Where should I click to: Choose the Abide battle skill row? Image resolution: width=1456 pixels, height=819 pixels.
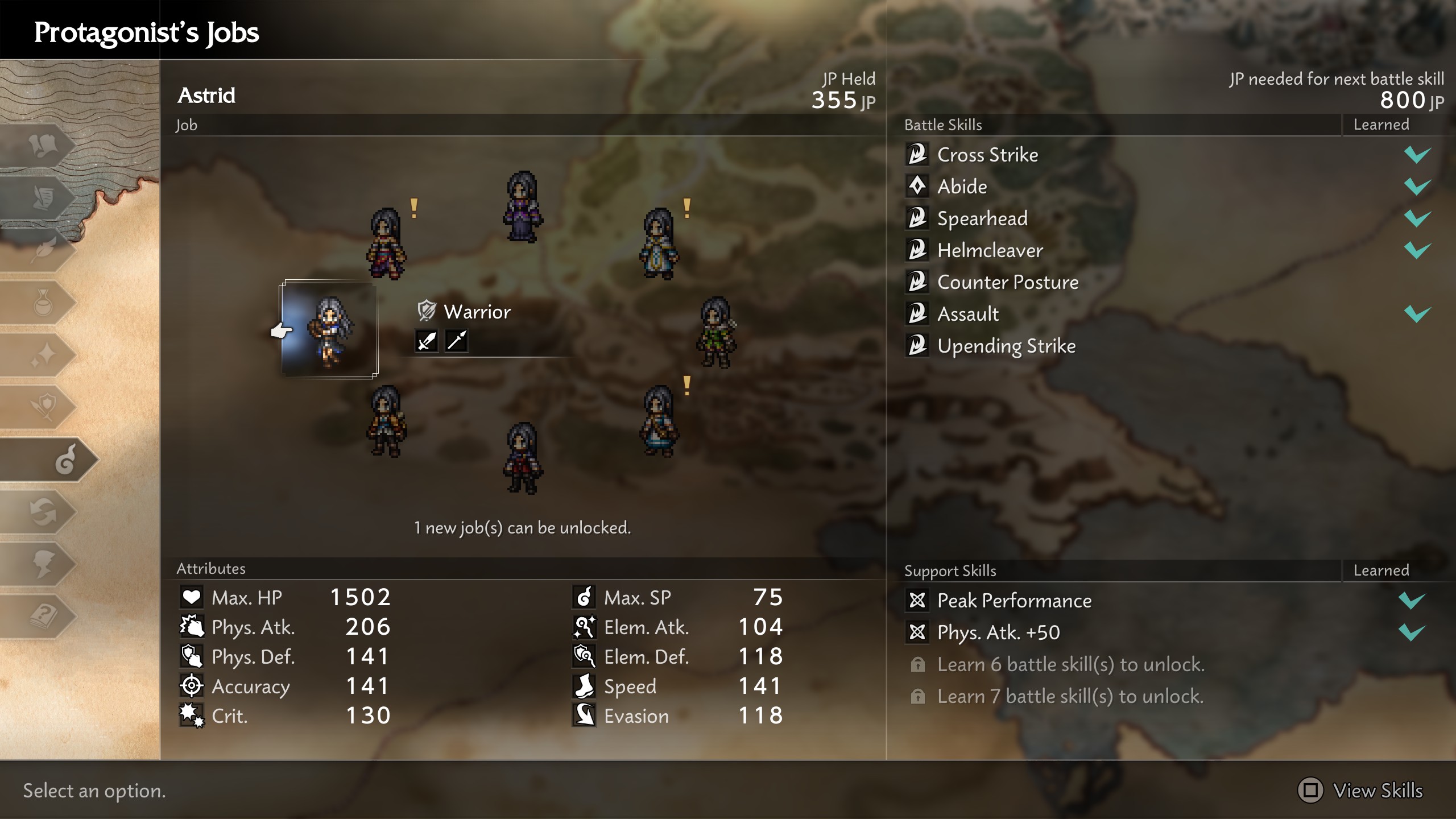click(962, 187)
